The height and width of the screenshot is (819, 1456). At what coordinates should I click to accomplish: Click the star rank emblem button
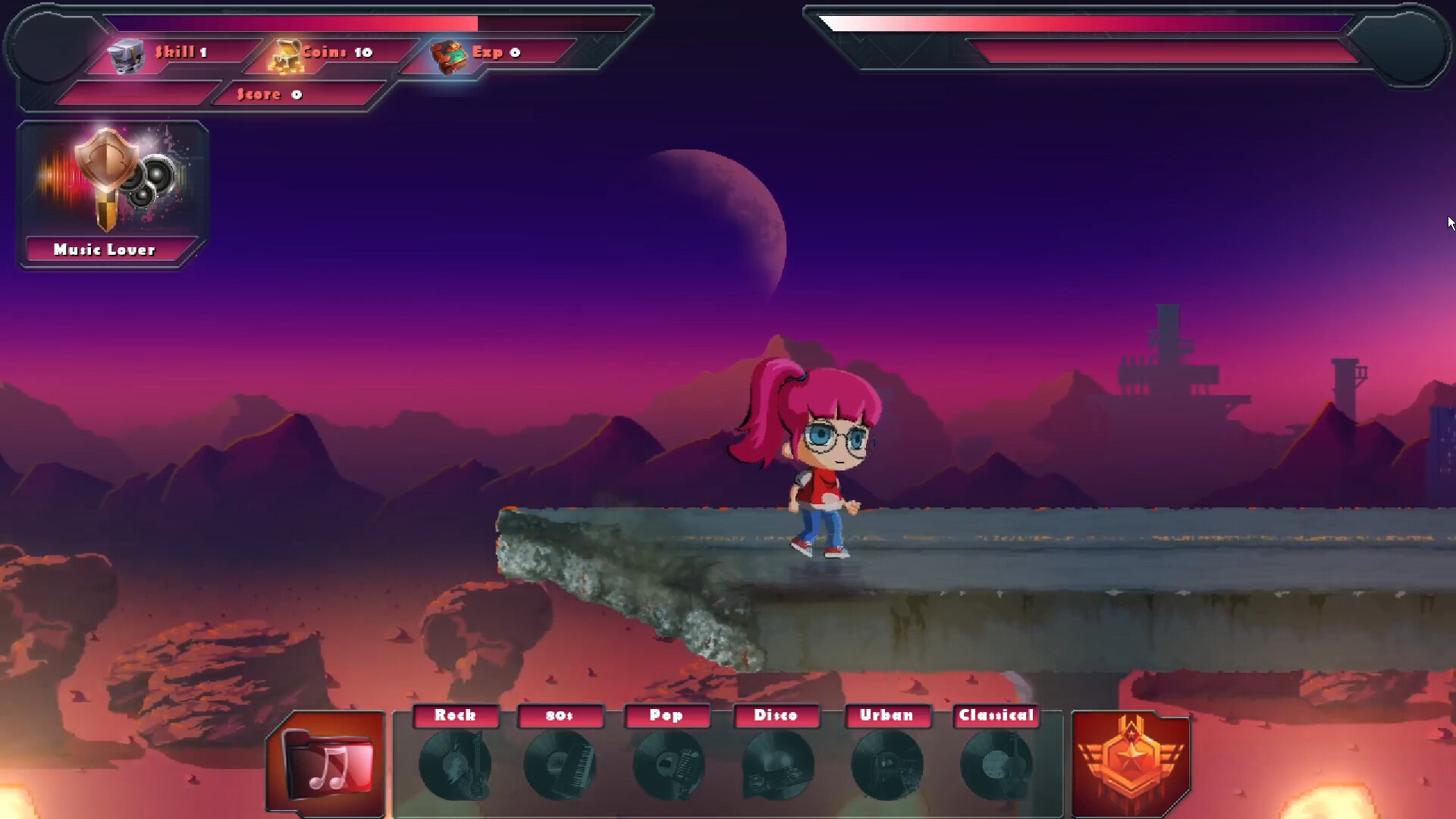(1130, 763)
